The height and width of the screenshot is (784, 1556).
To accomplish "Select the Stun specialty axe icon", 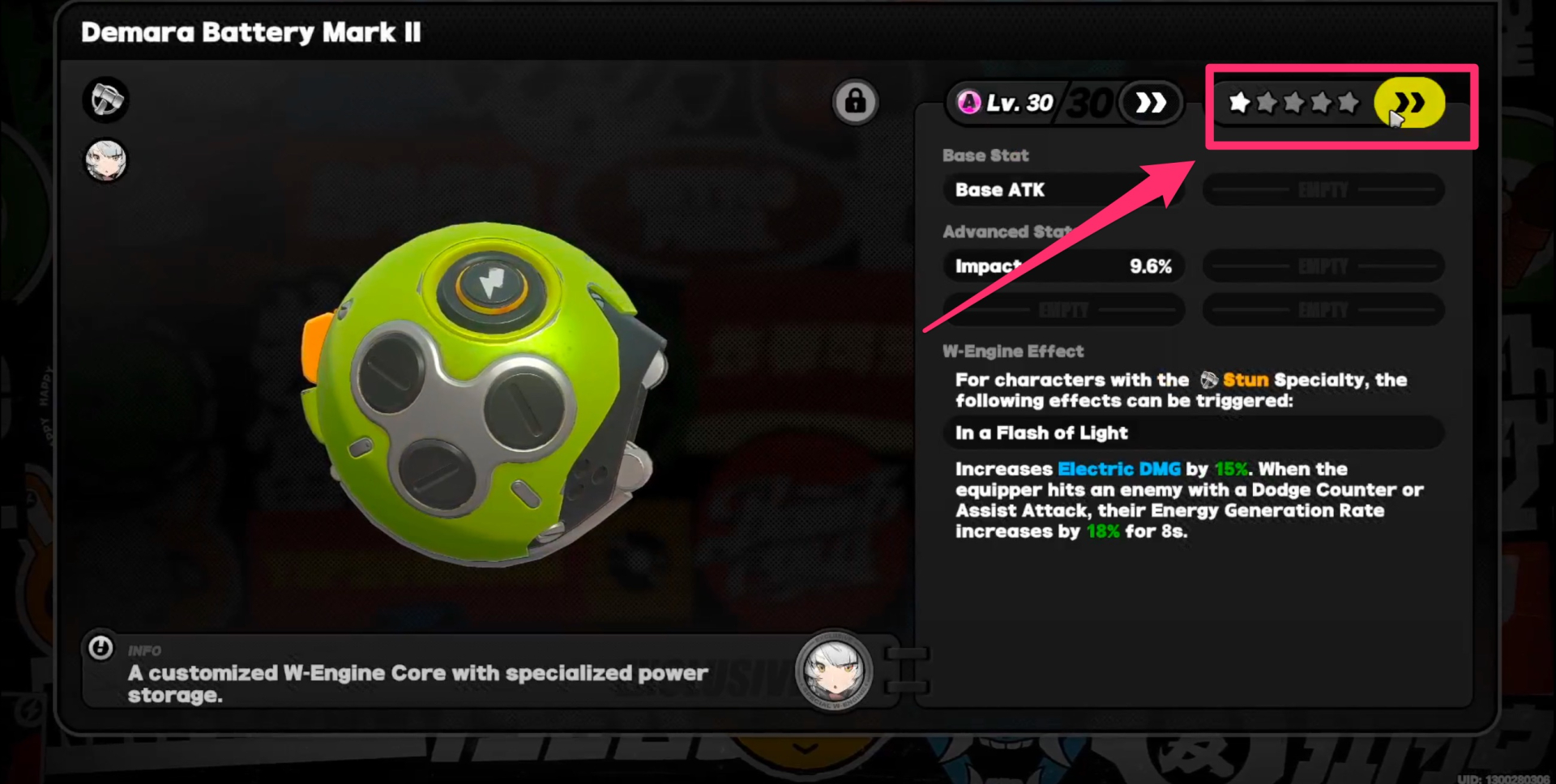I will tap(106, 99).
